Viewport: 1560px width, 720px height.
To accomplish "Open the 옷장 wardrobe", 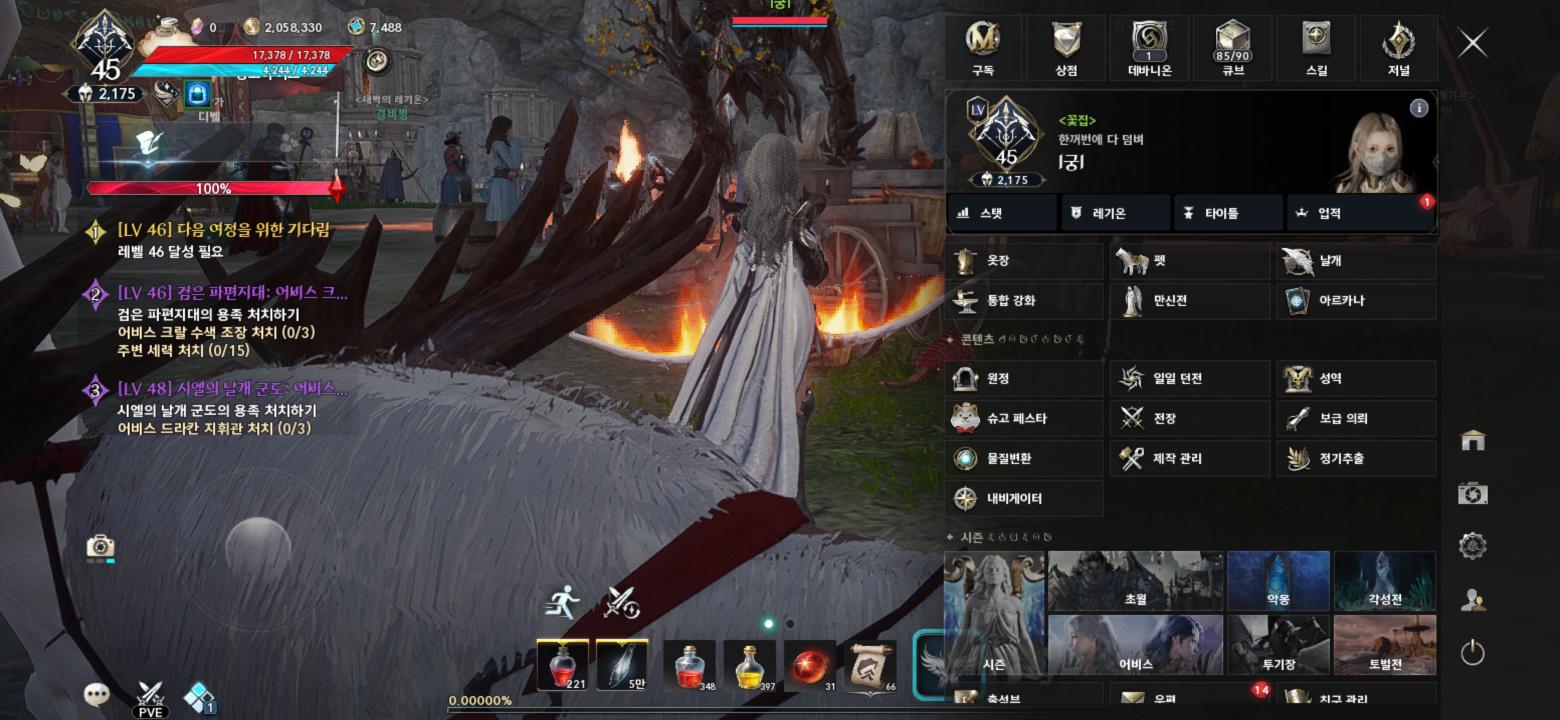I will tap(1024, 261).
